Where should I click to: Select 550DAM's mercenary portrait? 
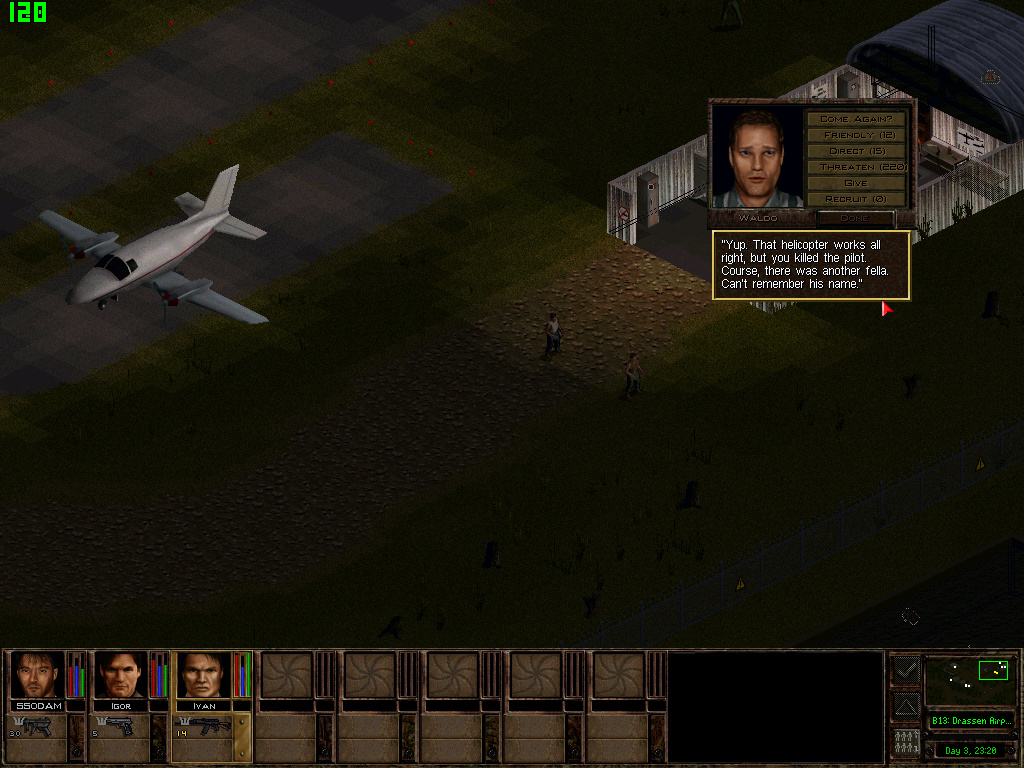pos(37,675)
